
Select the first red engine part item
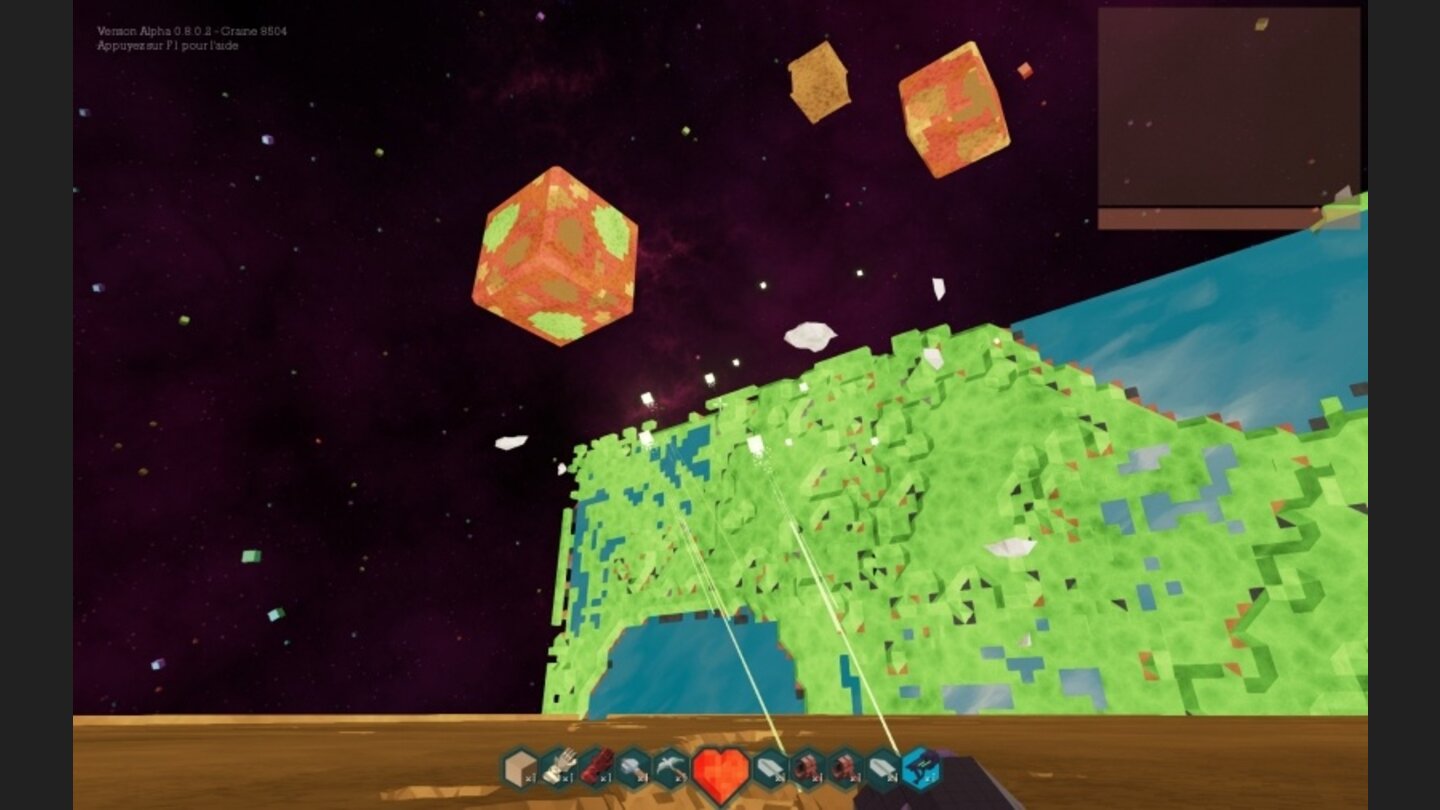(x=809, y=768)
